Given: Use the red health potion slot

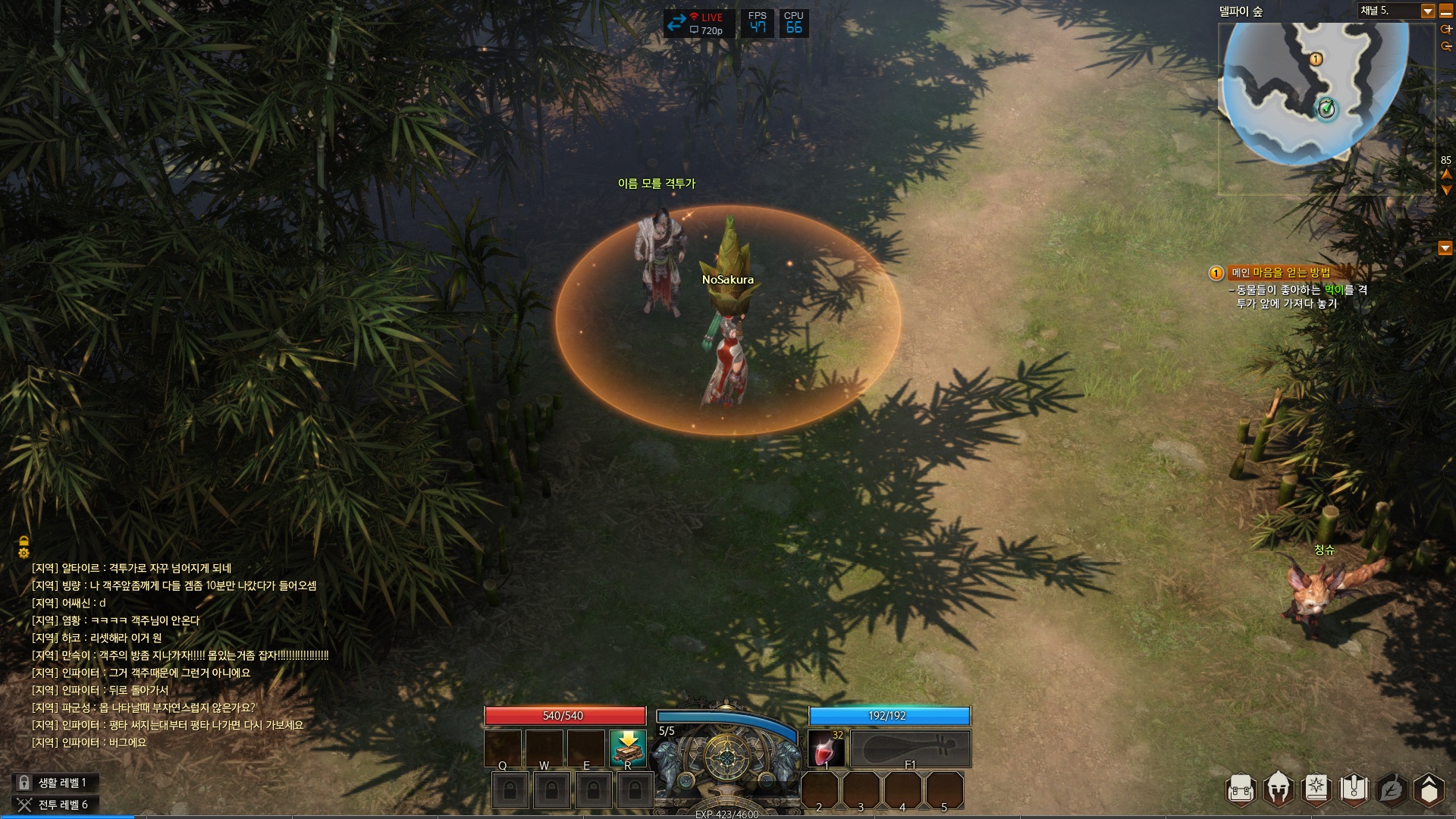Looking at the screenshot, I should point(826,749).
